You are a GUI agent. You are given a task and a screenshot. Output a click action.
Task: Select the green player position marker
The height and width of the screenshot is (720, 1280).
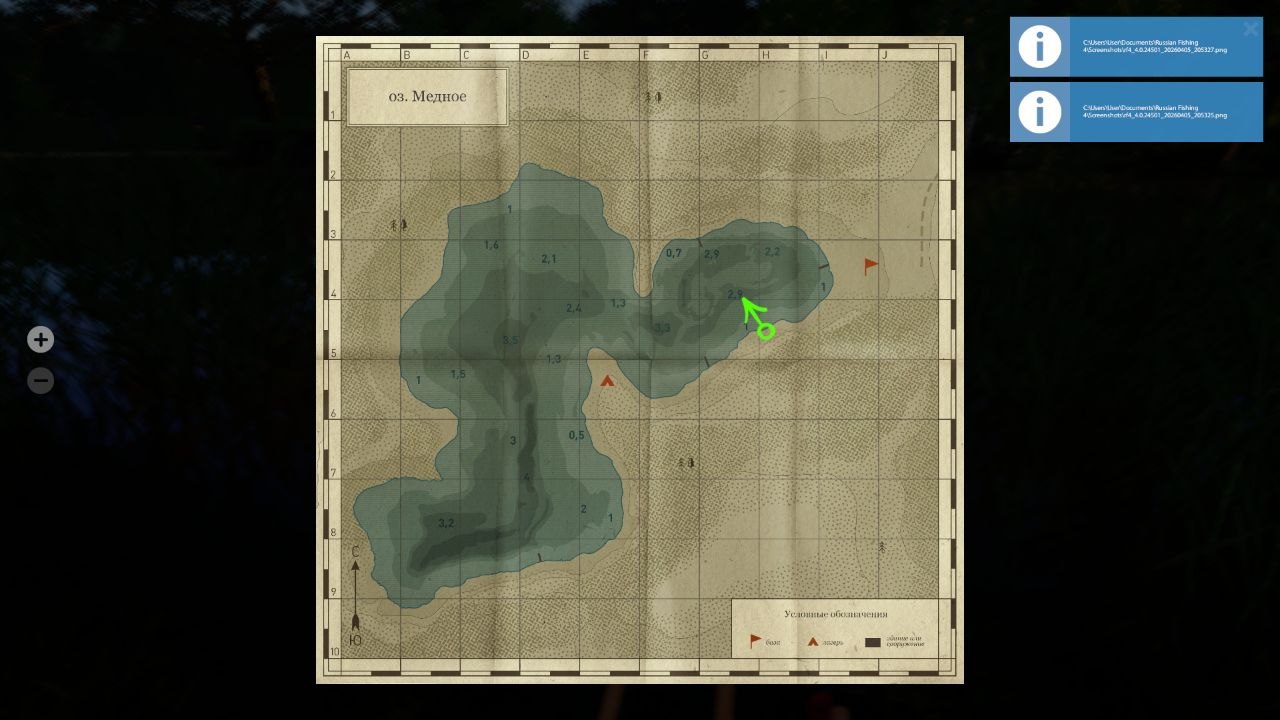pos(765,330)
